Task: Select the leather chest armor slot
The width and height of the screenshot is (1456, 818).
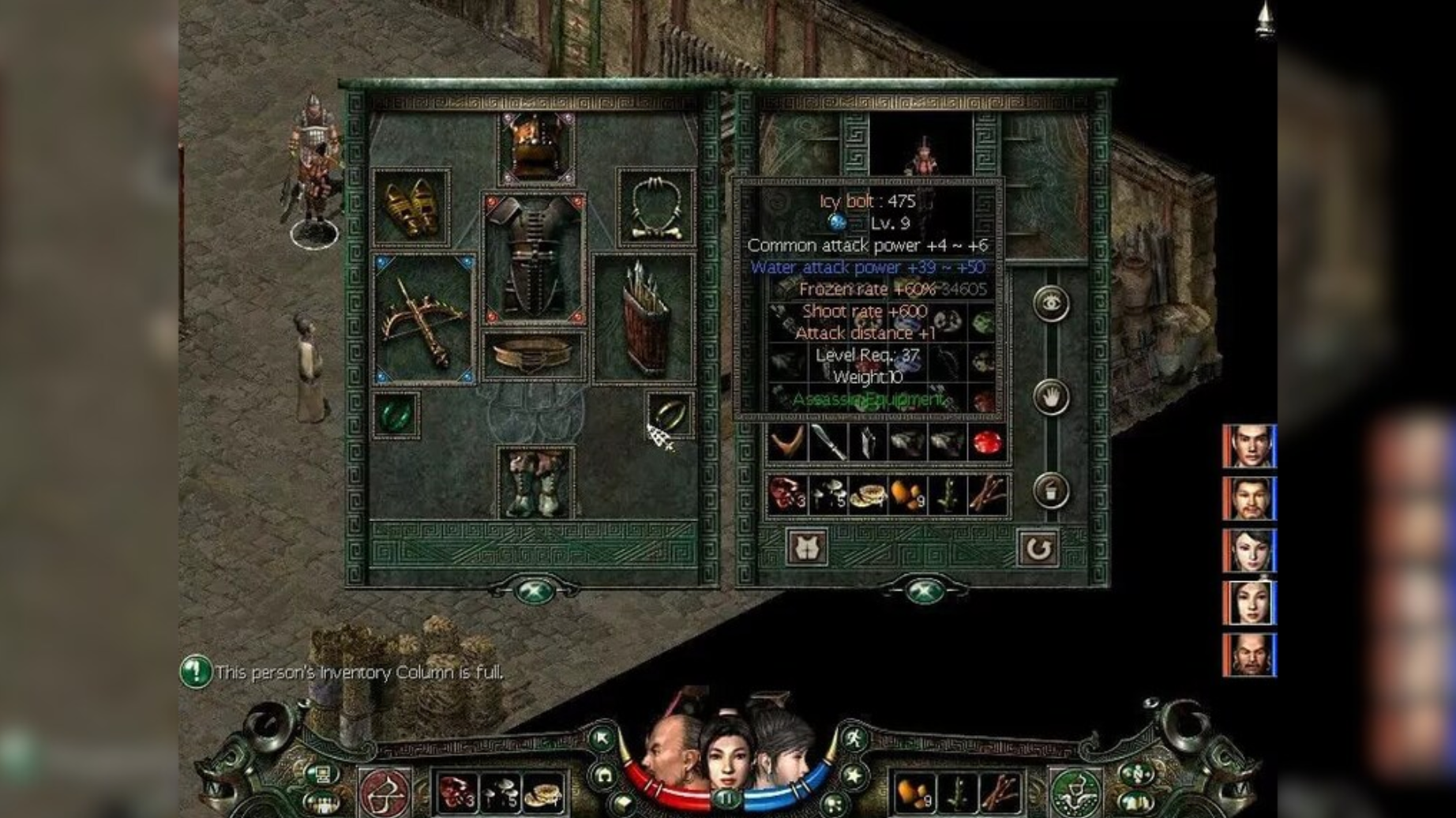Action: click(x=534, y=258)
